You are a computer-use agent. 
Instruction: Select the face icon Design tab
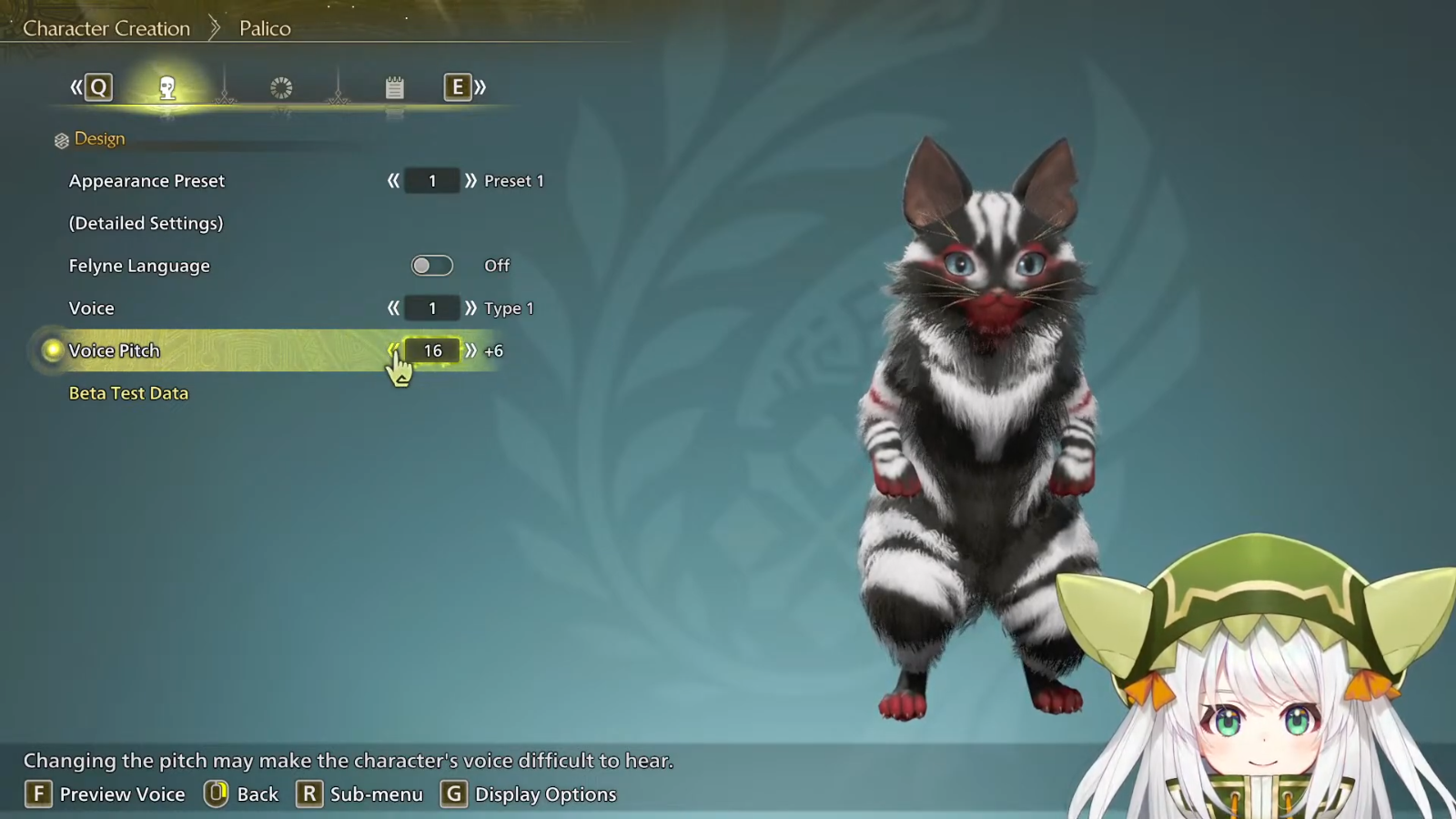(x=167, y=87)
